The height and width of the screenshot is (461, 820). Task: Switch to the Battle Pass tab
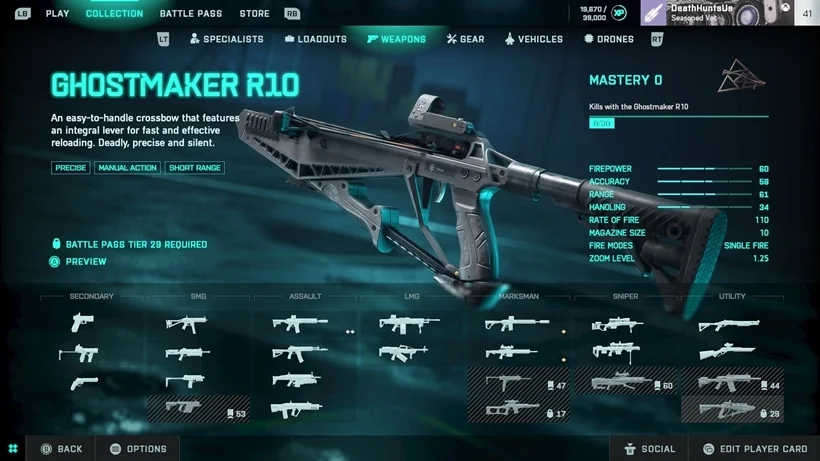click(x=191, y=14)
